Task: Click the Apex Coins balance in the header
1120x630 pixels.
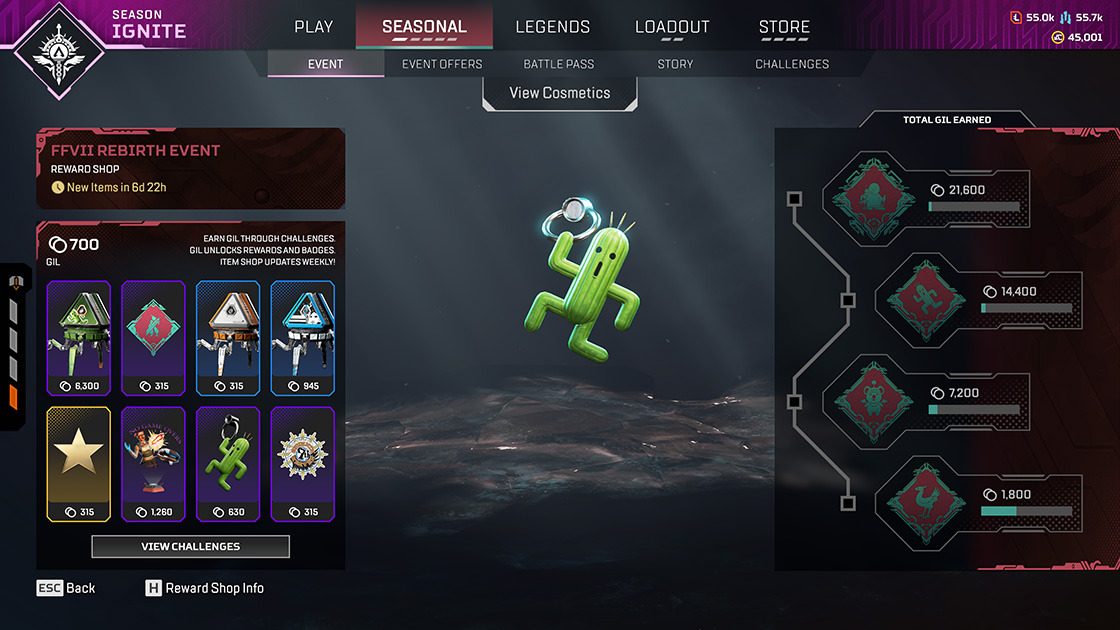Action: pyautogui.click(x=1077, y=37)
